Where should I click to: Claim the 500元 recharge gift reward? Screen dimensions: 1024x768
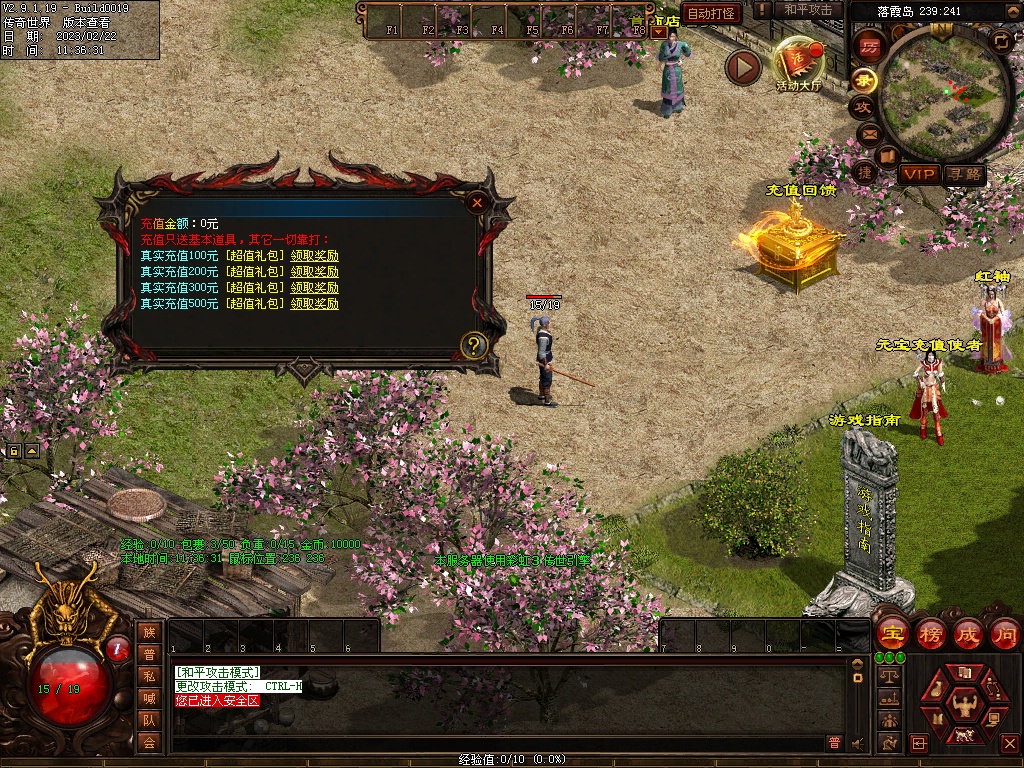pos(314,304)
